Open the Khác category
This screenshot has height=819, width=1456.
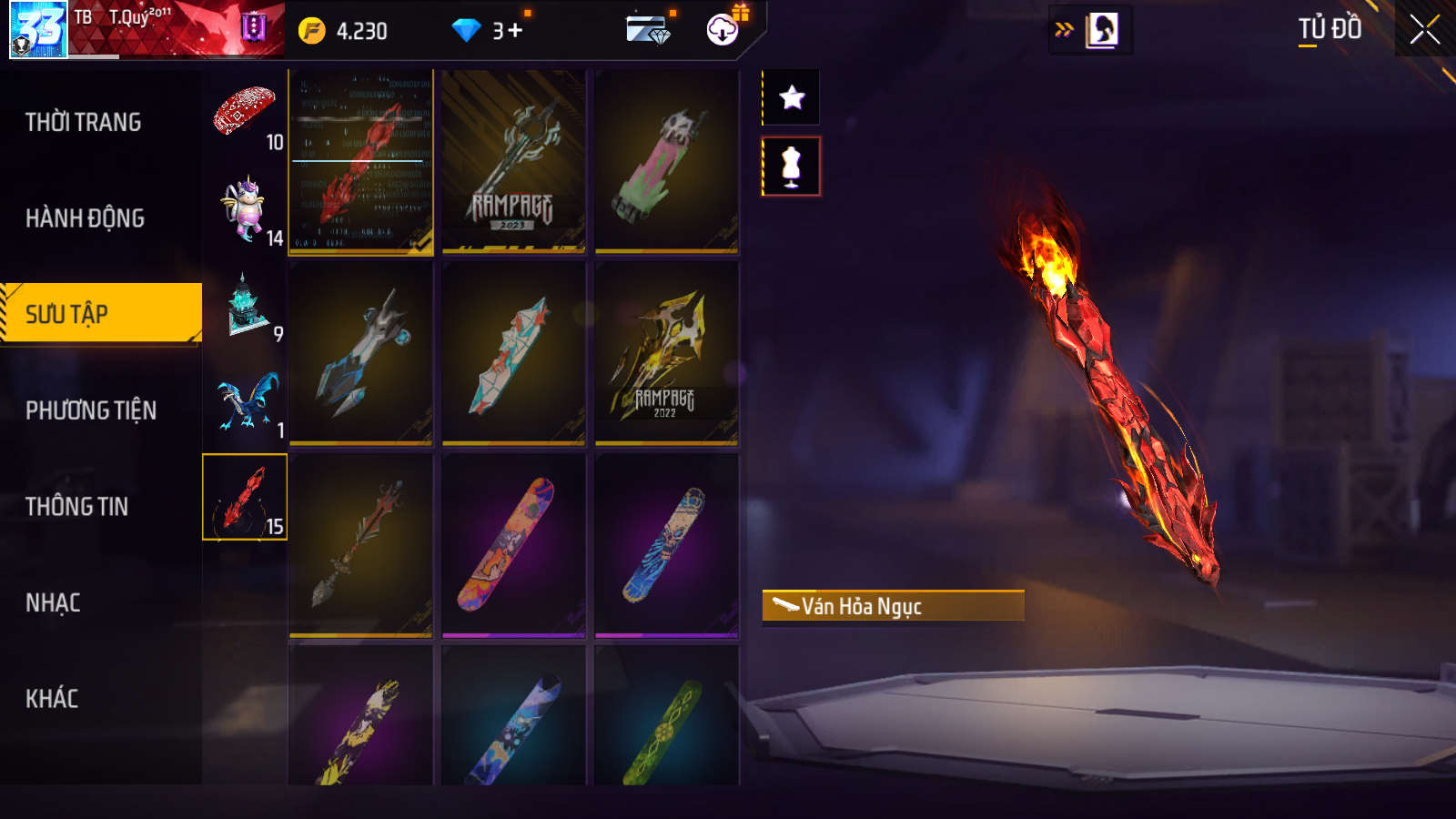click(x=52, y=699)
